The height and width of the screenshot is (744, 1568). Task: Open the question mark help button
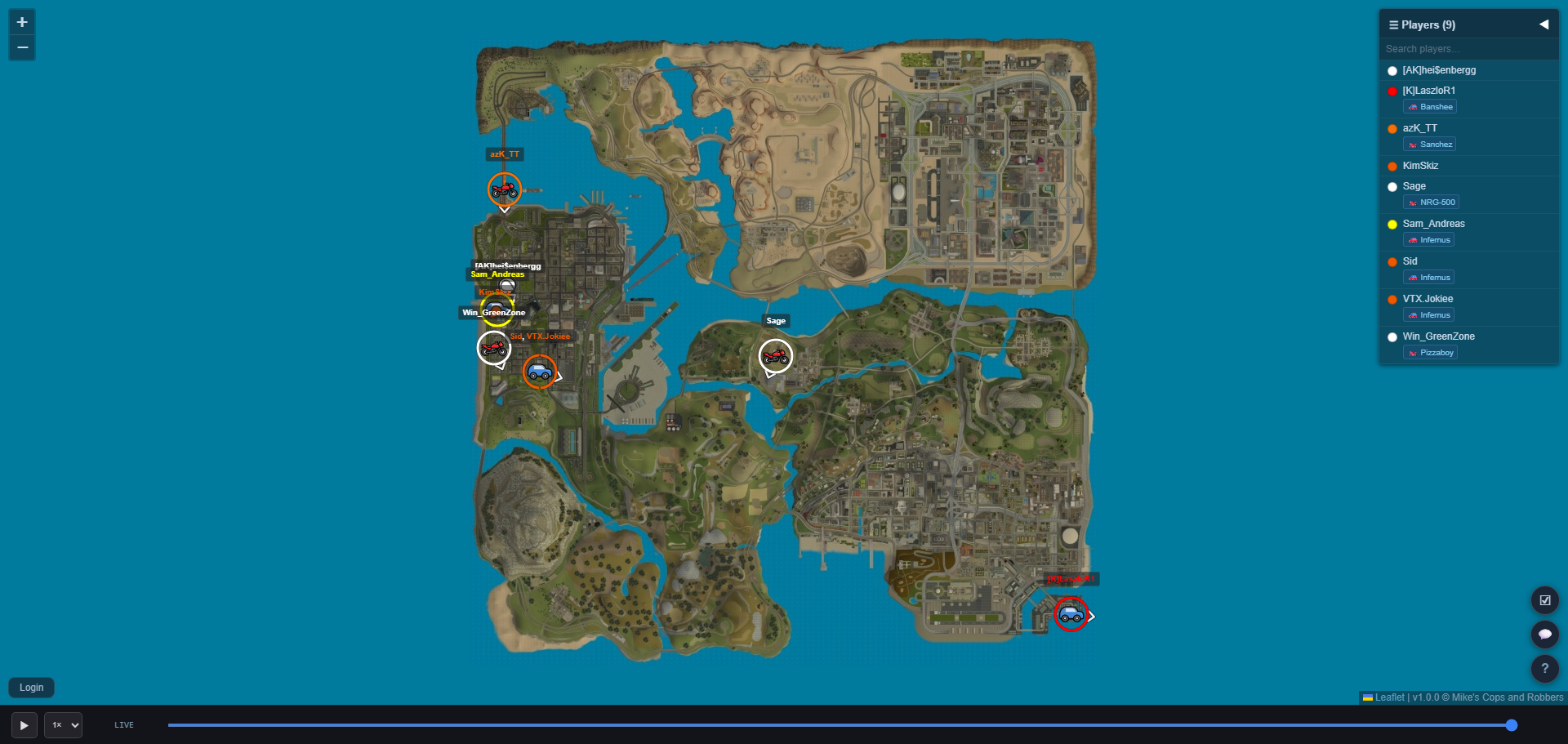(x=1544, y=668)
